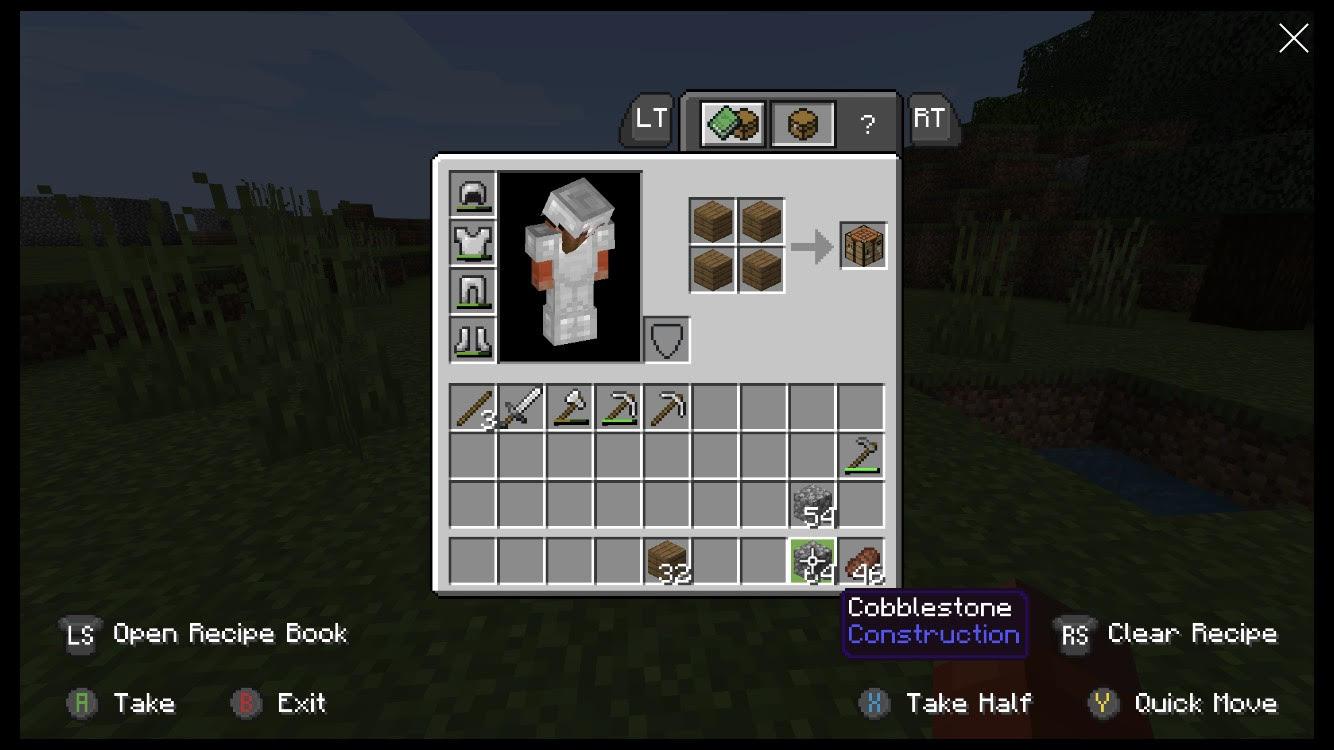Take the crafting table from the result slot

(862, 243)
